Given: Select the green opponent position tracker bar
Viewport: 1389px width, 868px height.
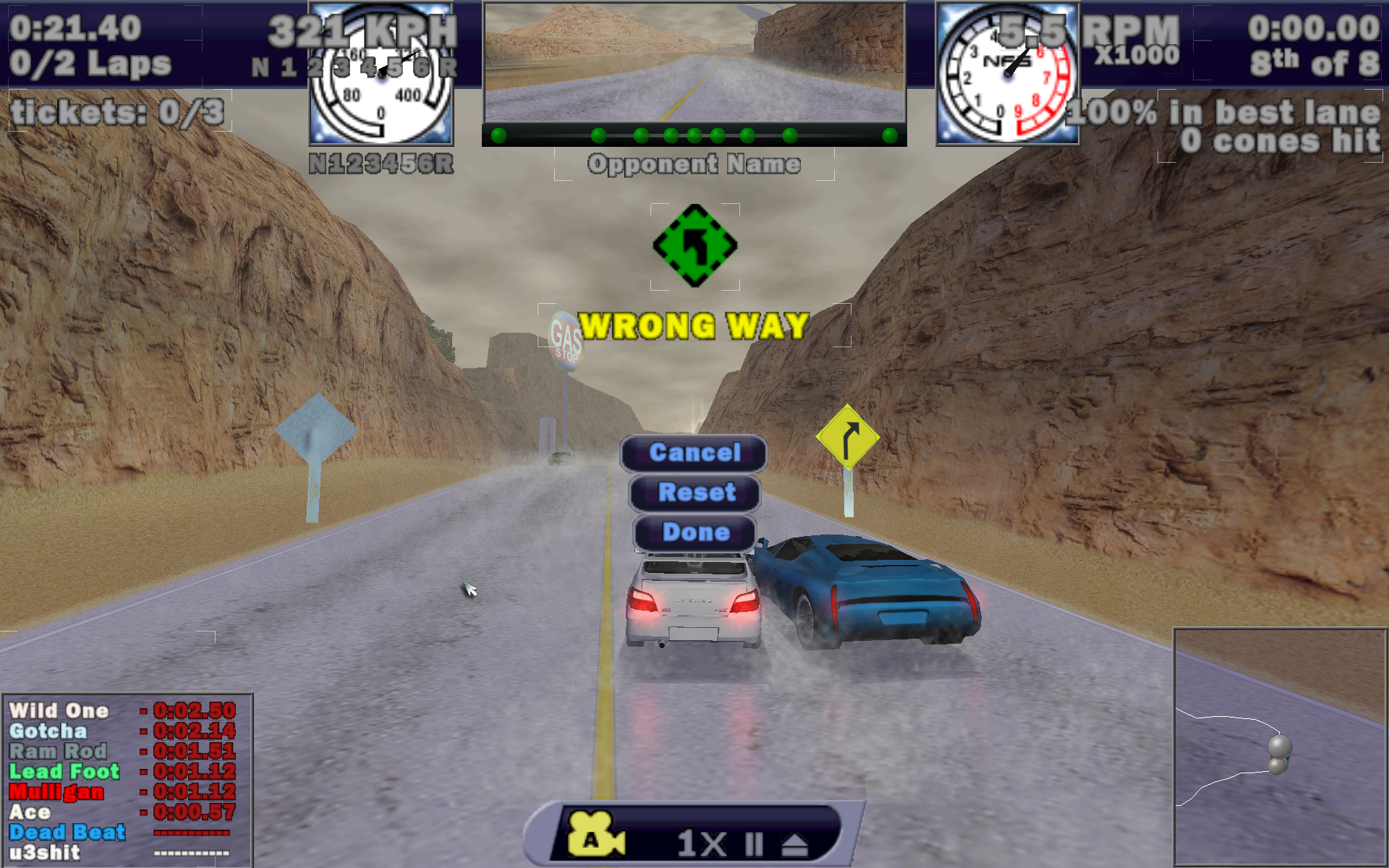Looking at the screenshot, I should [x=694, y=135].
